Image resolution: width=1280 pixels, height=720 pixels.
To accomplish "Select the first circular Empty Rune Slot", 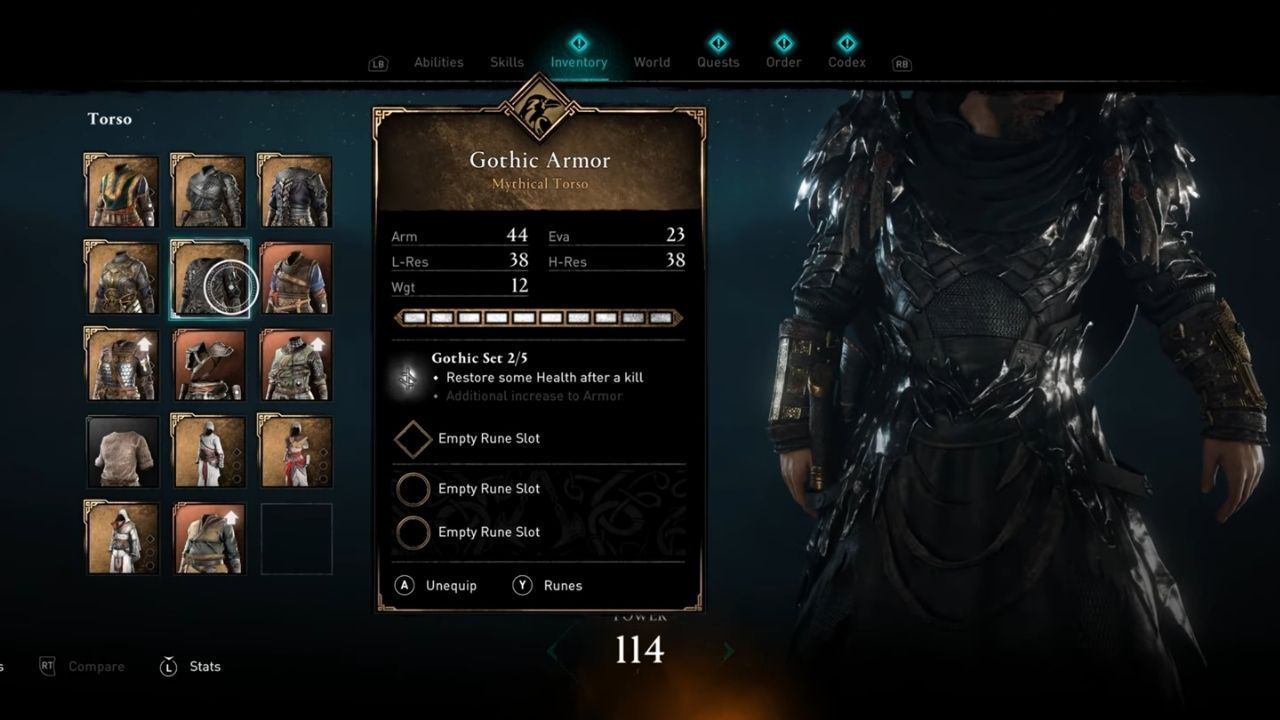I will (413, 488).
